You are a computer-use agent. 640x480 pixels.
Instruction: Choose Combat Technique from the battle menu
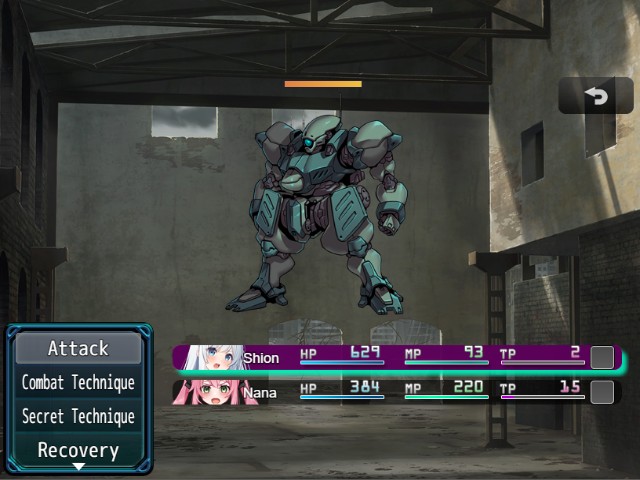pos(78,382)
